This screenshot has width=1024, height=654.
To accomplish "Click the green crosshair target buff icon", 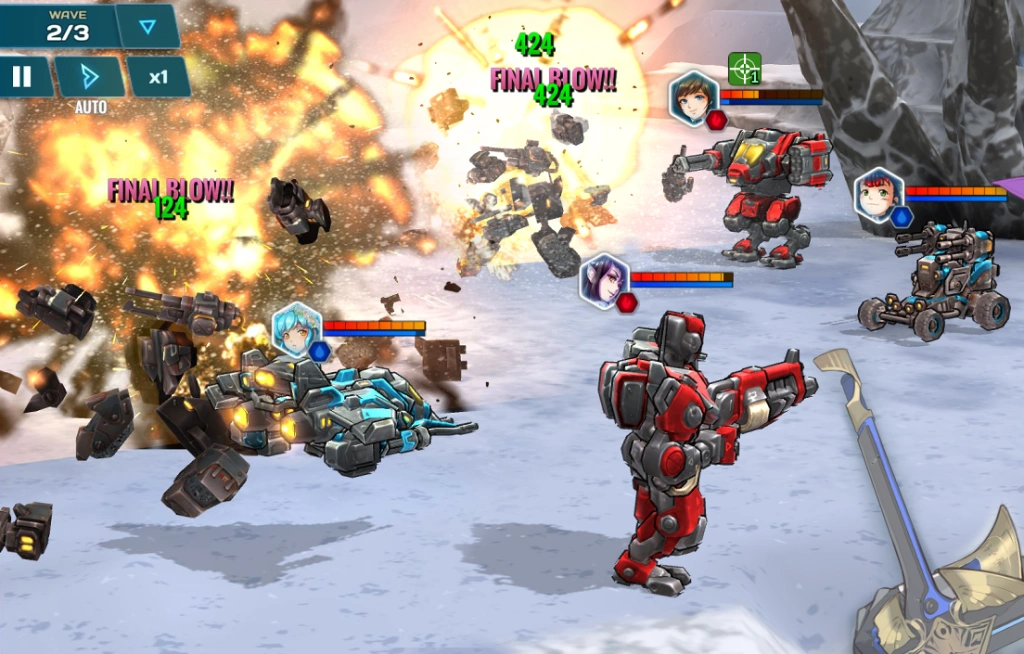I will pyautogui.click(x=744, y=69).
